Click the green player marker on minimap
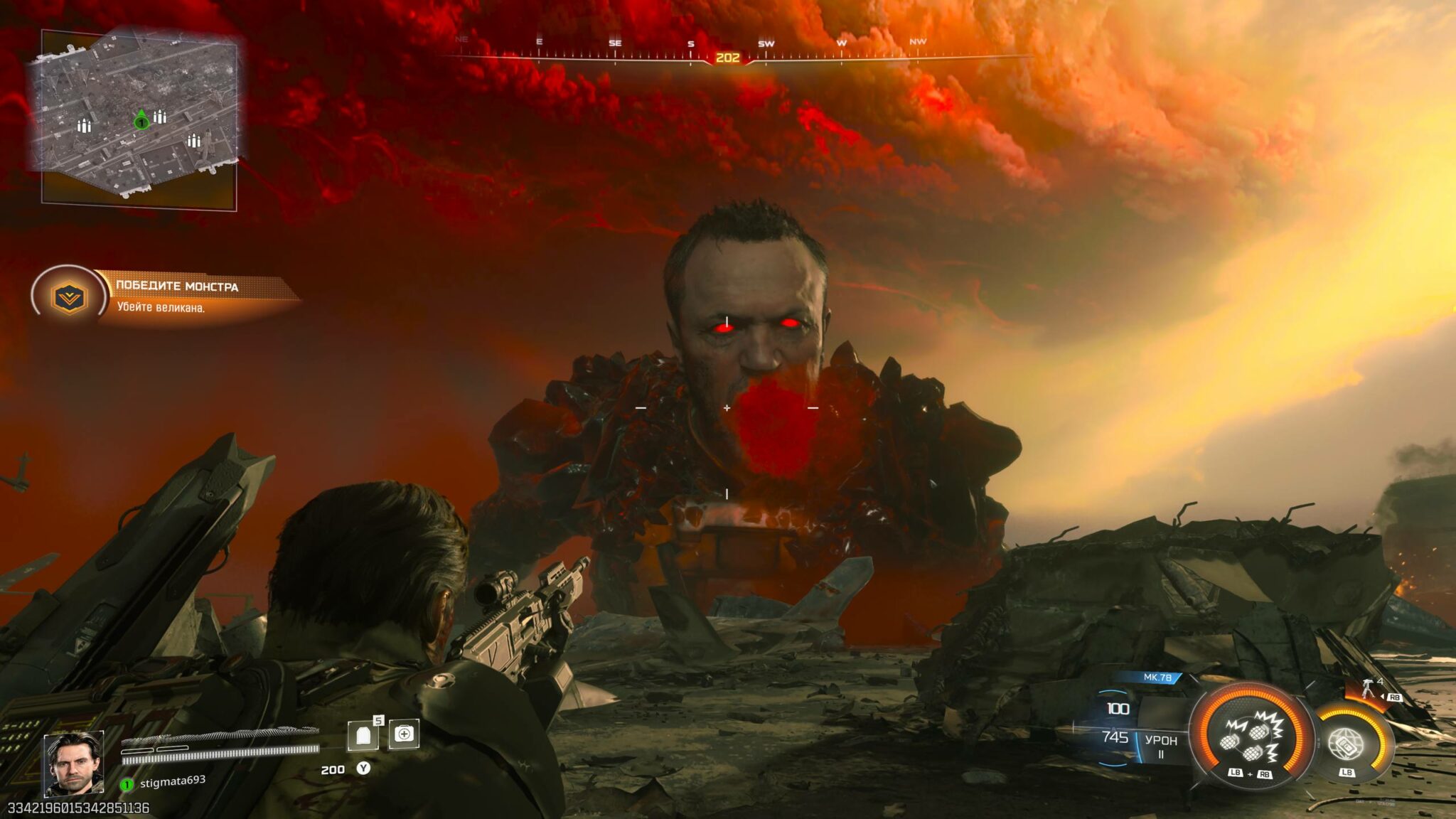Screen dimensions: 1456x819 coord(141,122)
